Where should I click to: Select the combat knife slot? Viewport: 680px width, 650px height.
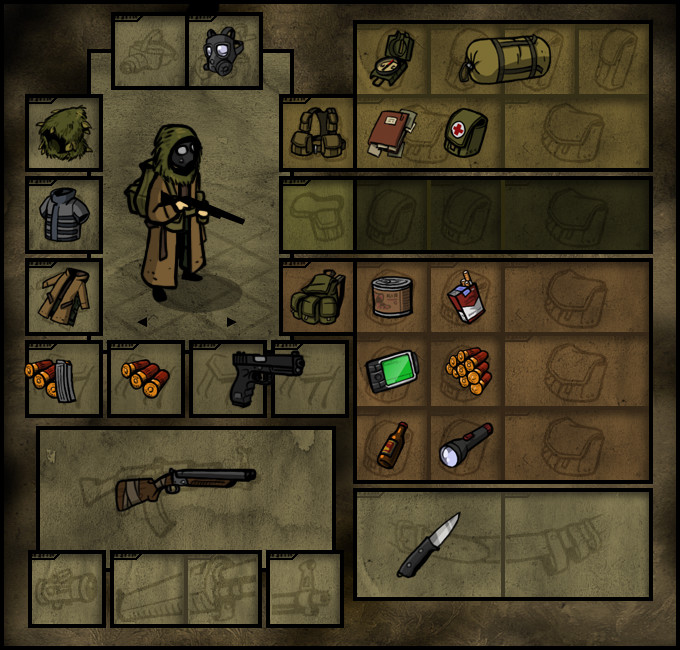(429, 544)
